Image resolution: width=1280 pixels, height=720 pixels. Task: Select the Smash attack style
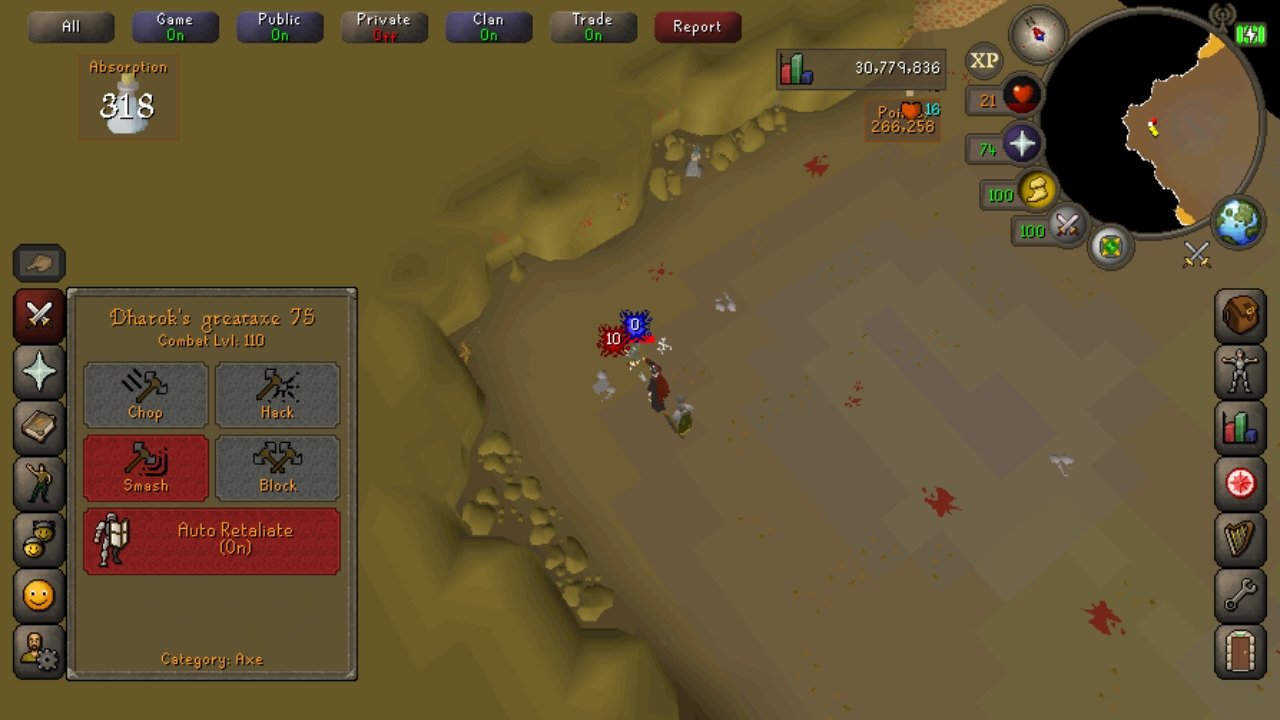(146, 468)
